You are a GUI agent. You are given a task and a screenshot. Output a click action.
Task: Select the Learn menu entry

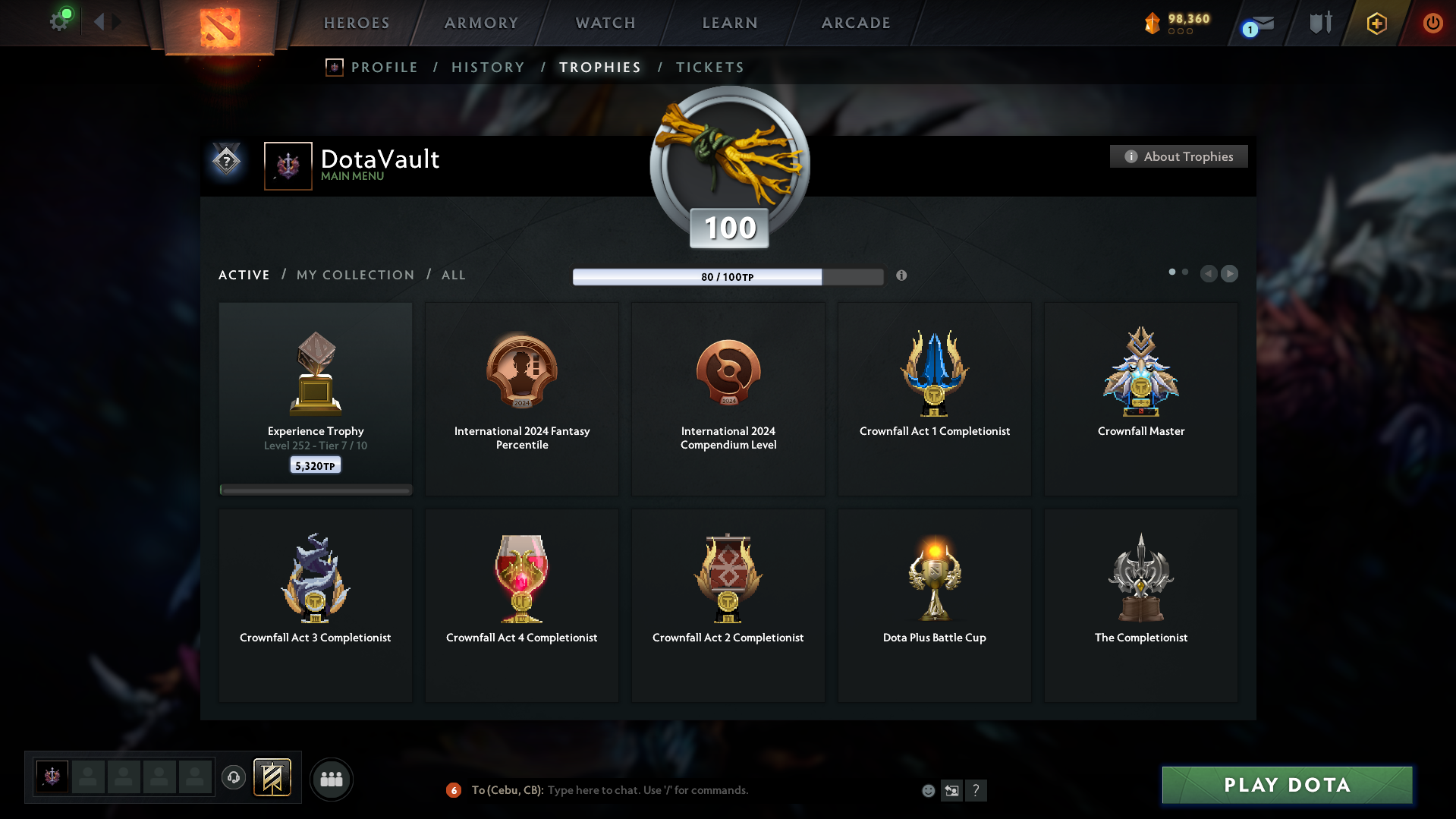pos(730,23)
